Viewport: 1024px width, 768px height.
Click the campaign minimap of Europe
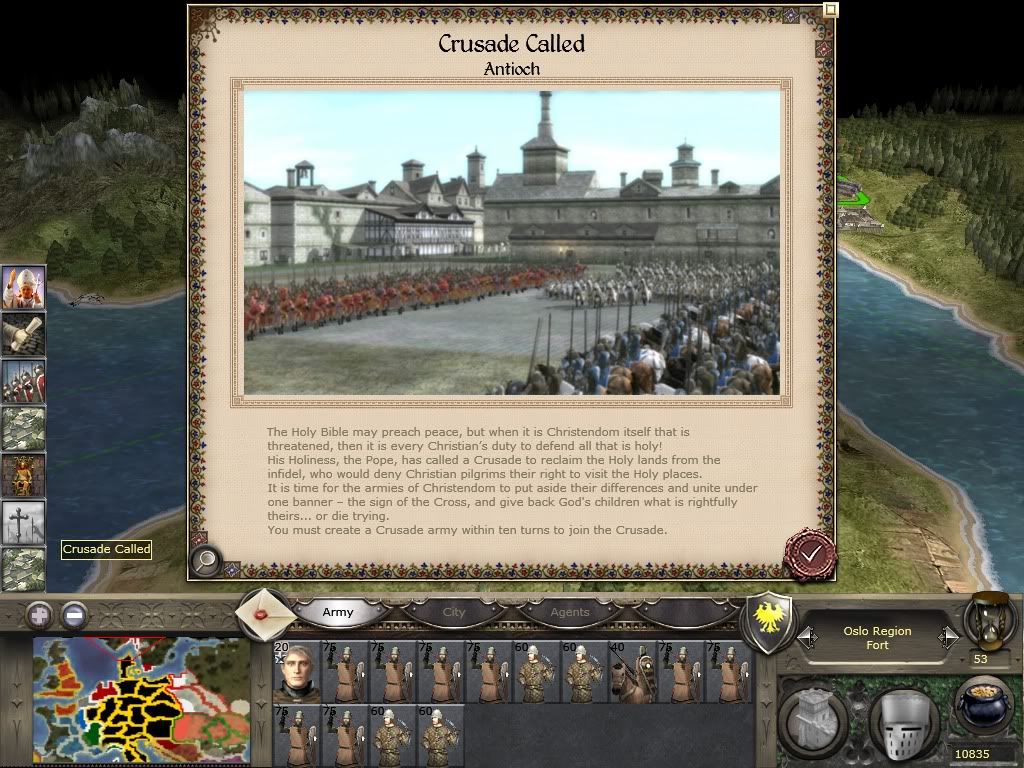[x=141, y=700]
